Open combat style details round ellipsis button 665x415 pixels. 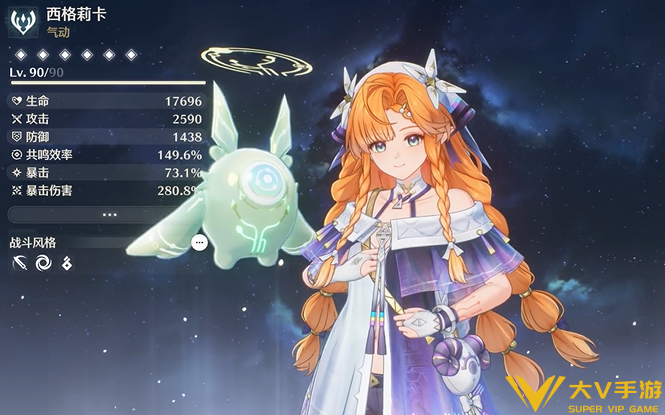(199, 242)
